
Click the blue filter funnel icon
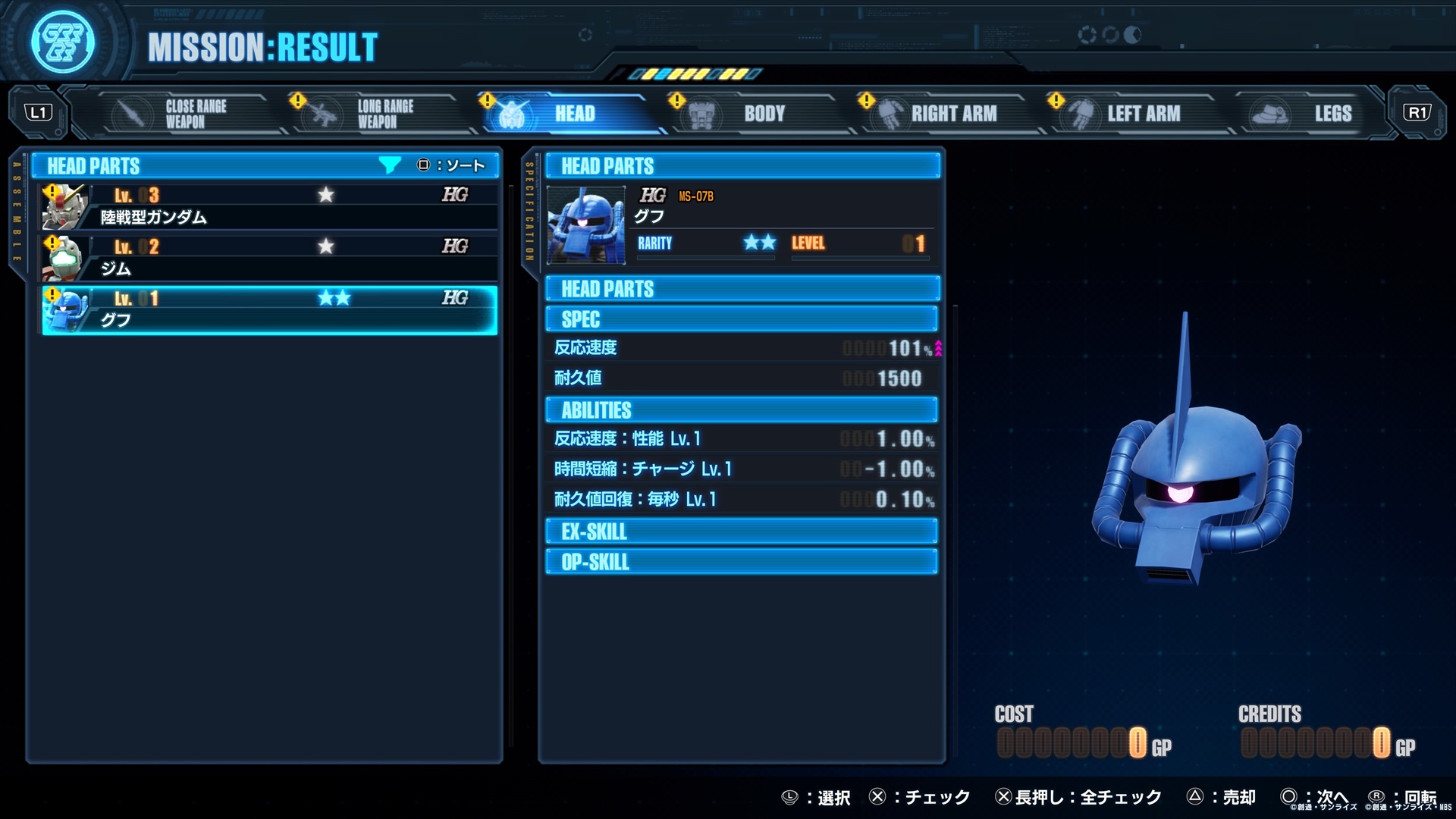[389, 165]
